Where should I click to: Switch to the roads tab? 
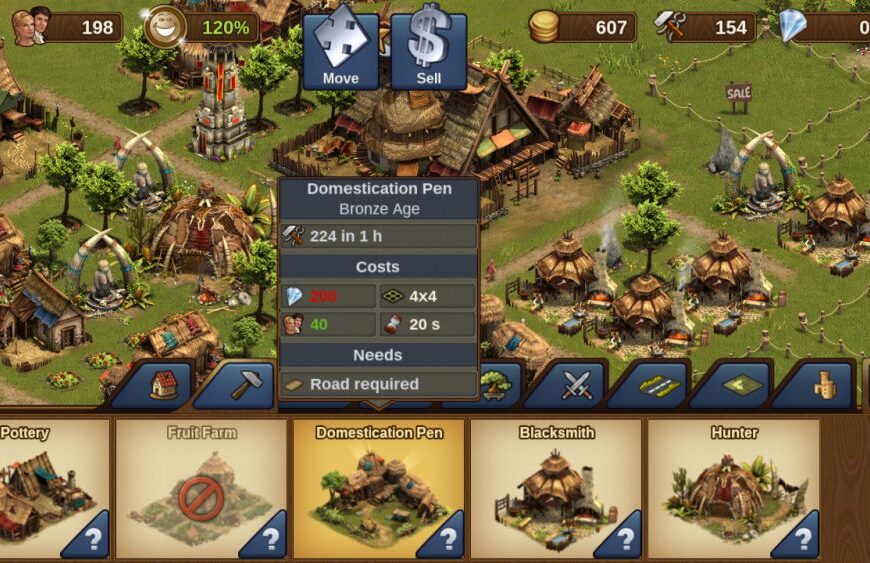(659, 386)
